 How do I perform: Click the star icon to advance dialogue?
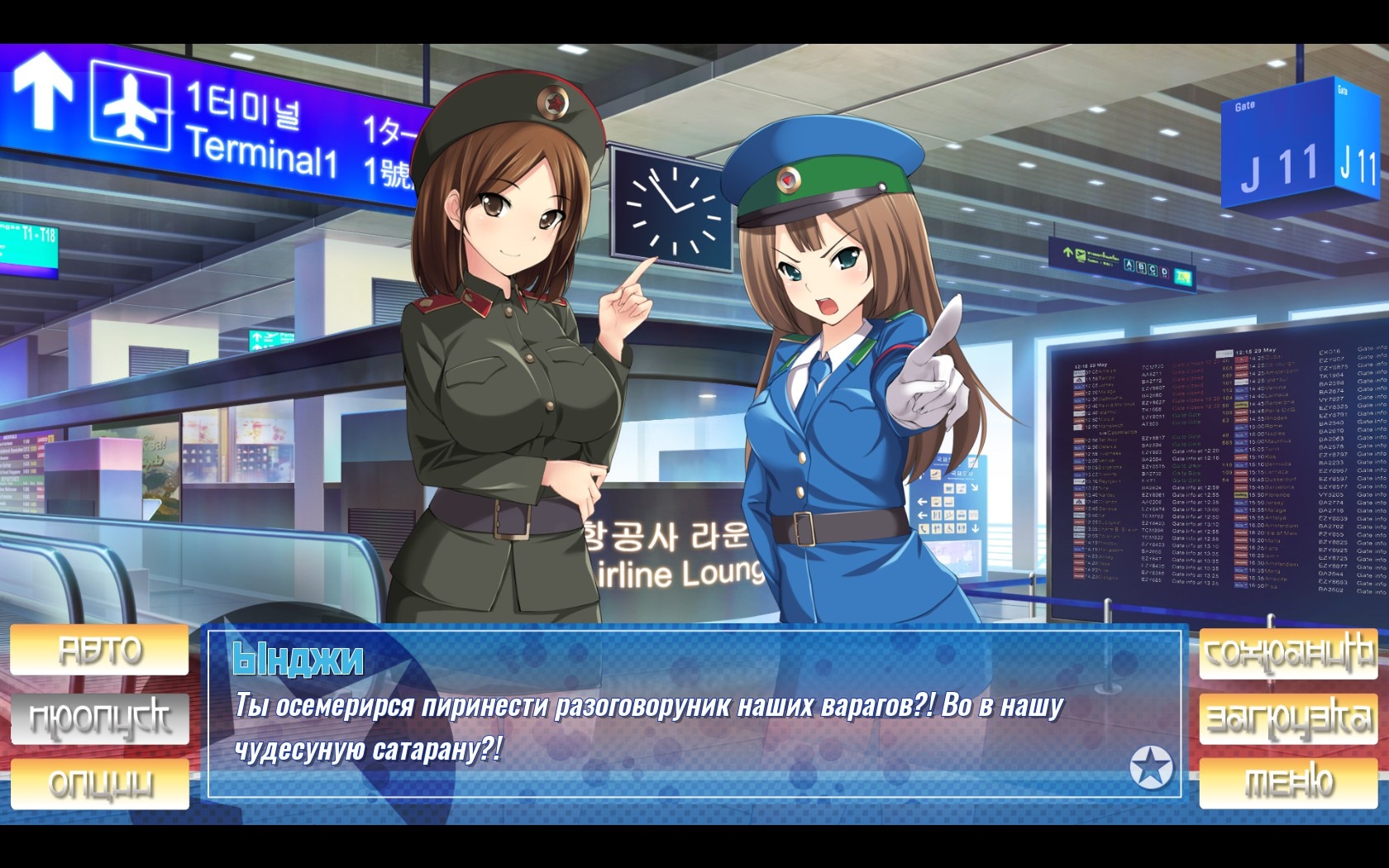tap(1152, 766)
